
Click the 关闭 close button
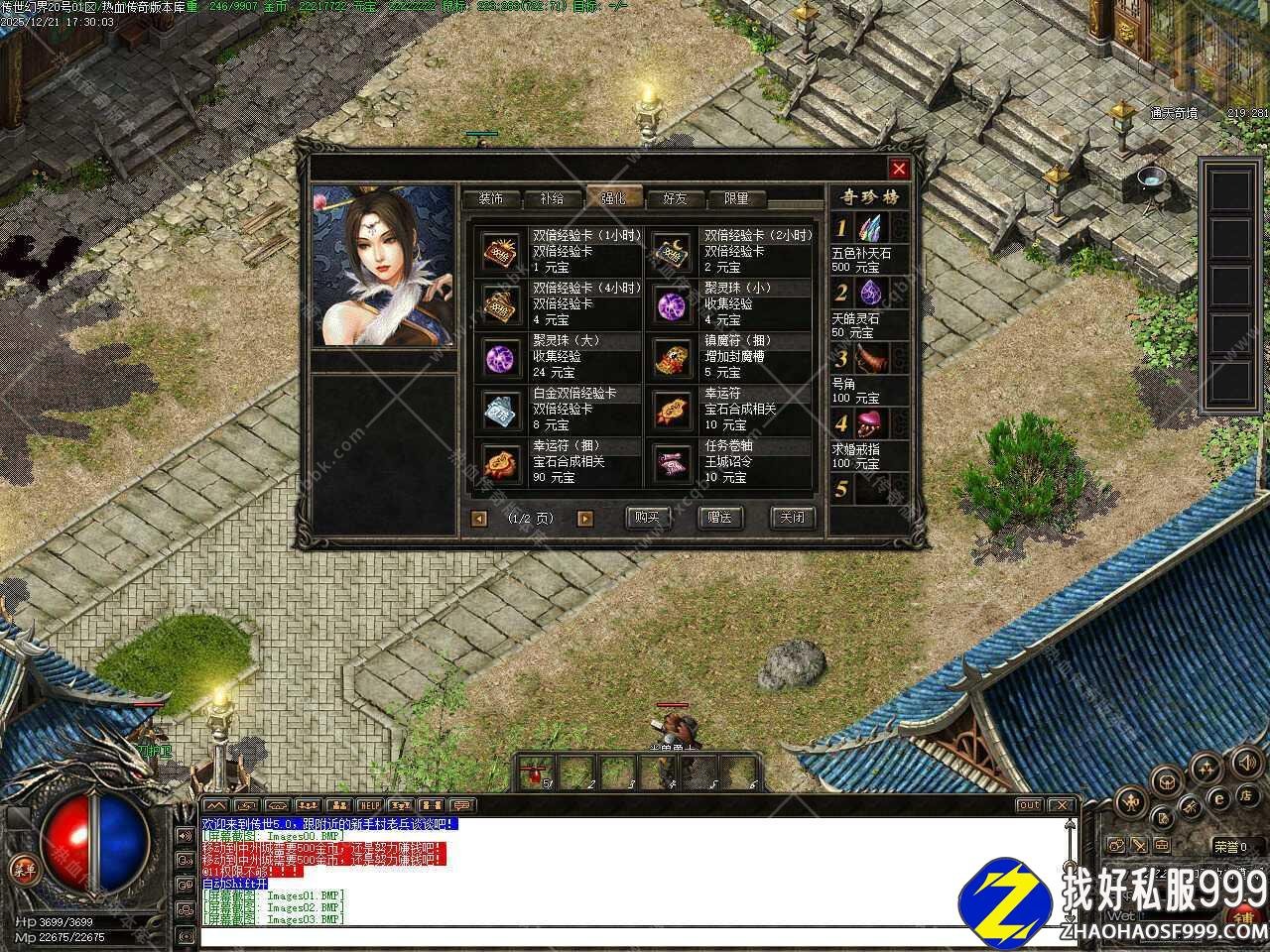point(792,518)
